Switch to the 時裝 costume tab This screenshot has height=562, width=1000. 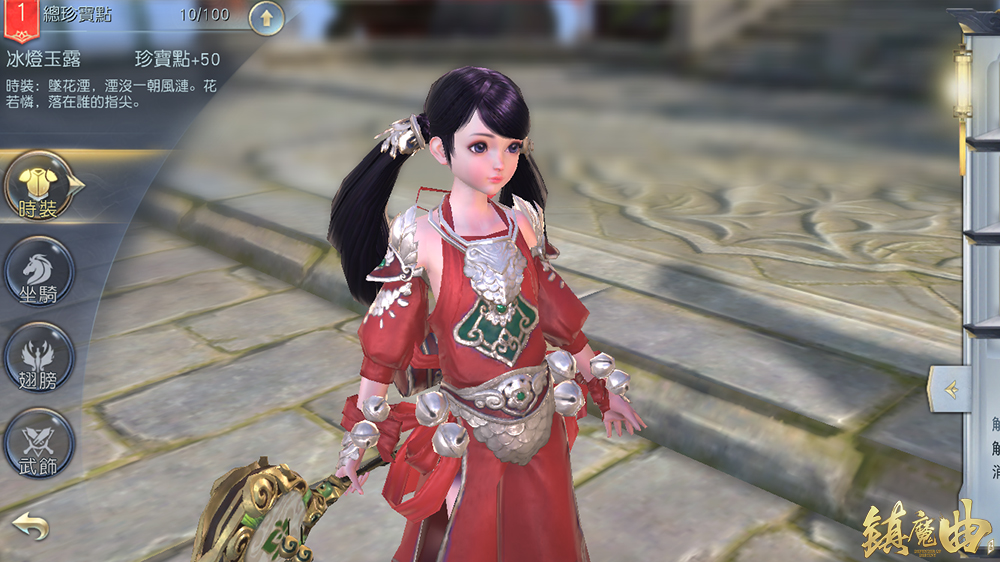(x=41, y=187)
